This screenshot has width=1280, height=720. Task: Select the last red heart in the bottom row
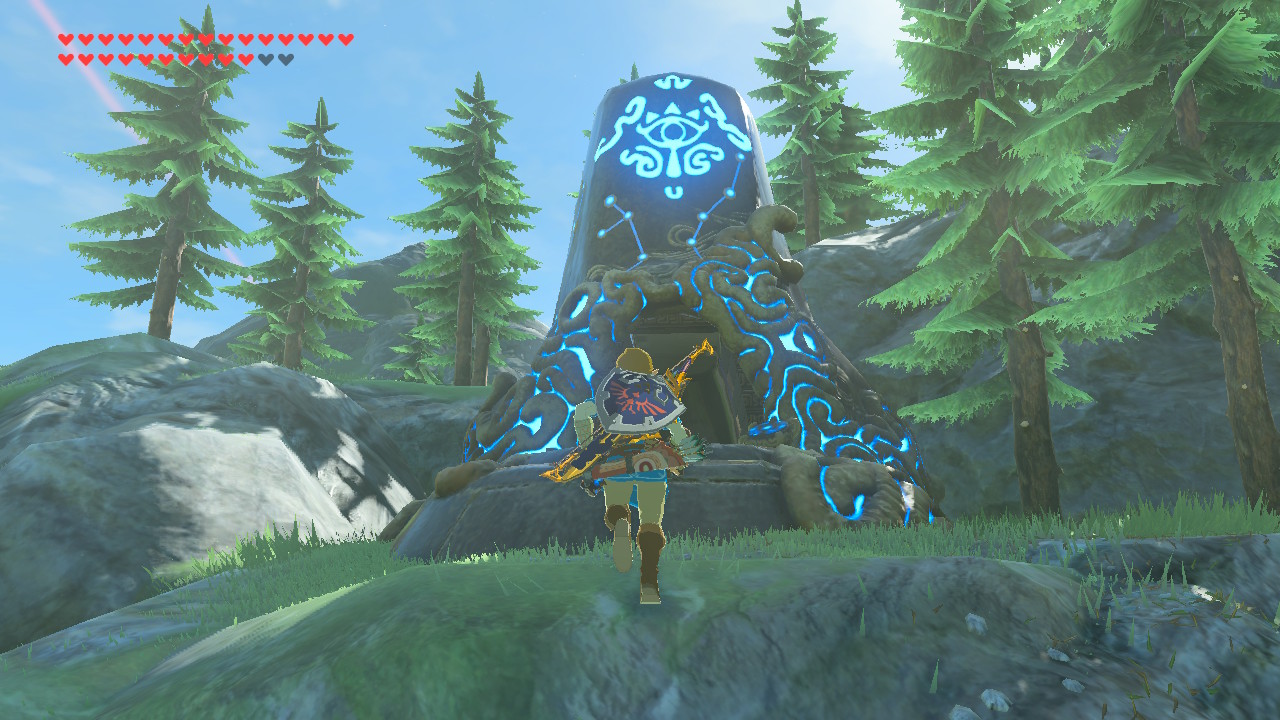coord(246,60)
